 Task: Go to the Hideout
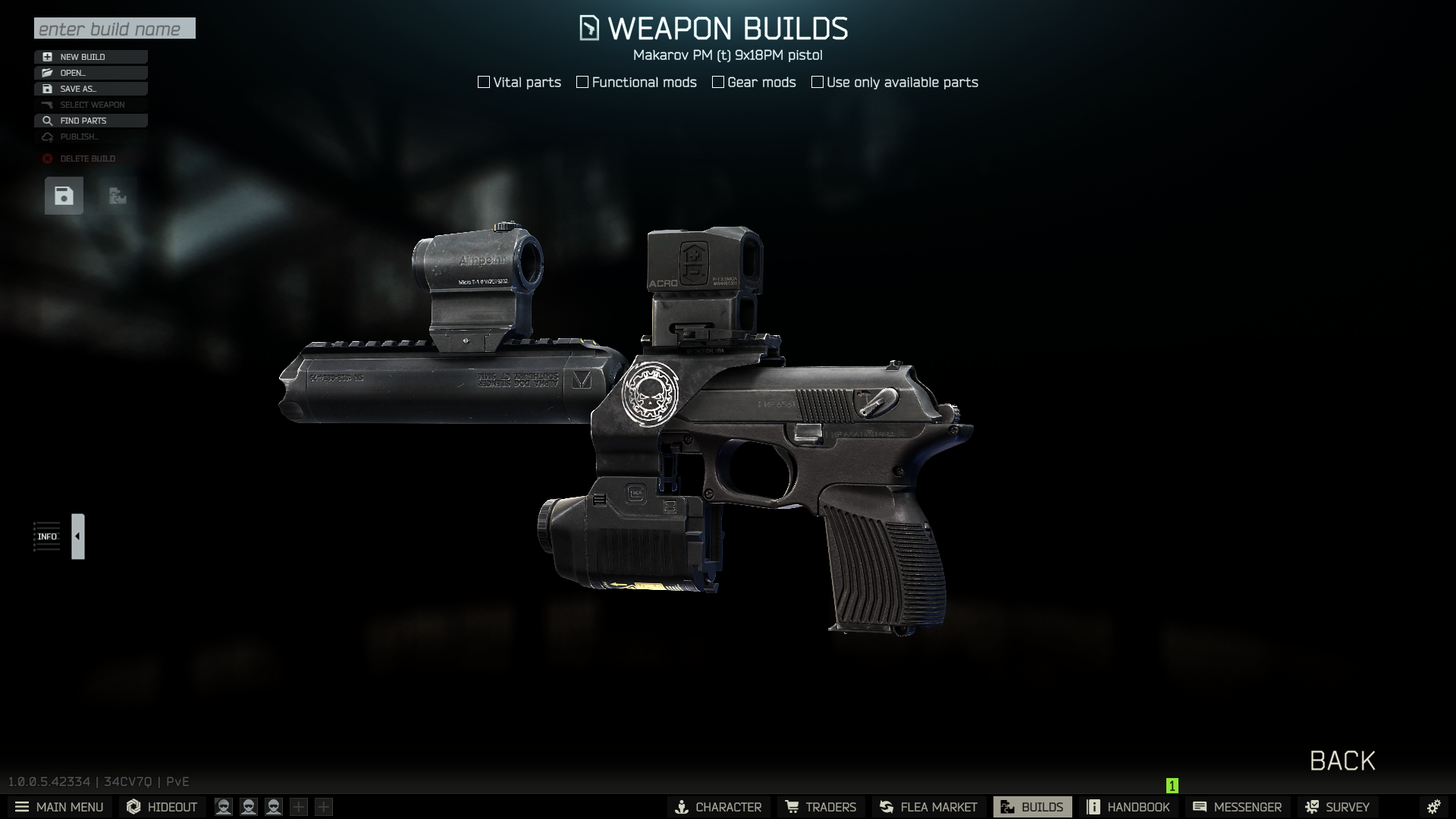(162, 807)
